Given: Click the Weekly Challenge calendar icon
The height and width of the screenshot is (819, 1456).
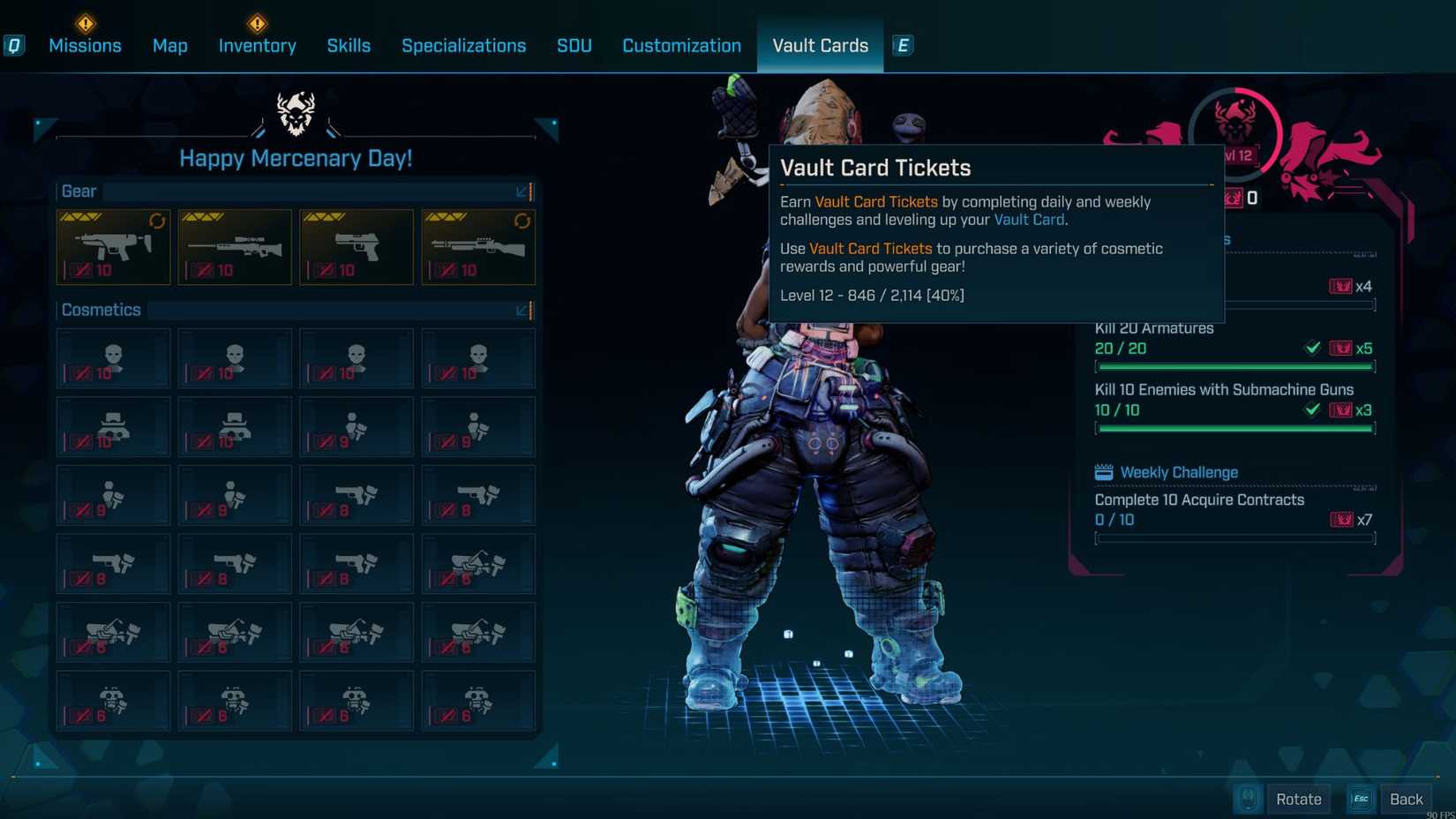Looking at the screenshot, I should [1104, 472].
